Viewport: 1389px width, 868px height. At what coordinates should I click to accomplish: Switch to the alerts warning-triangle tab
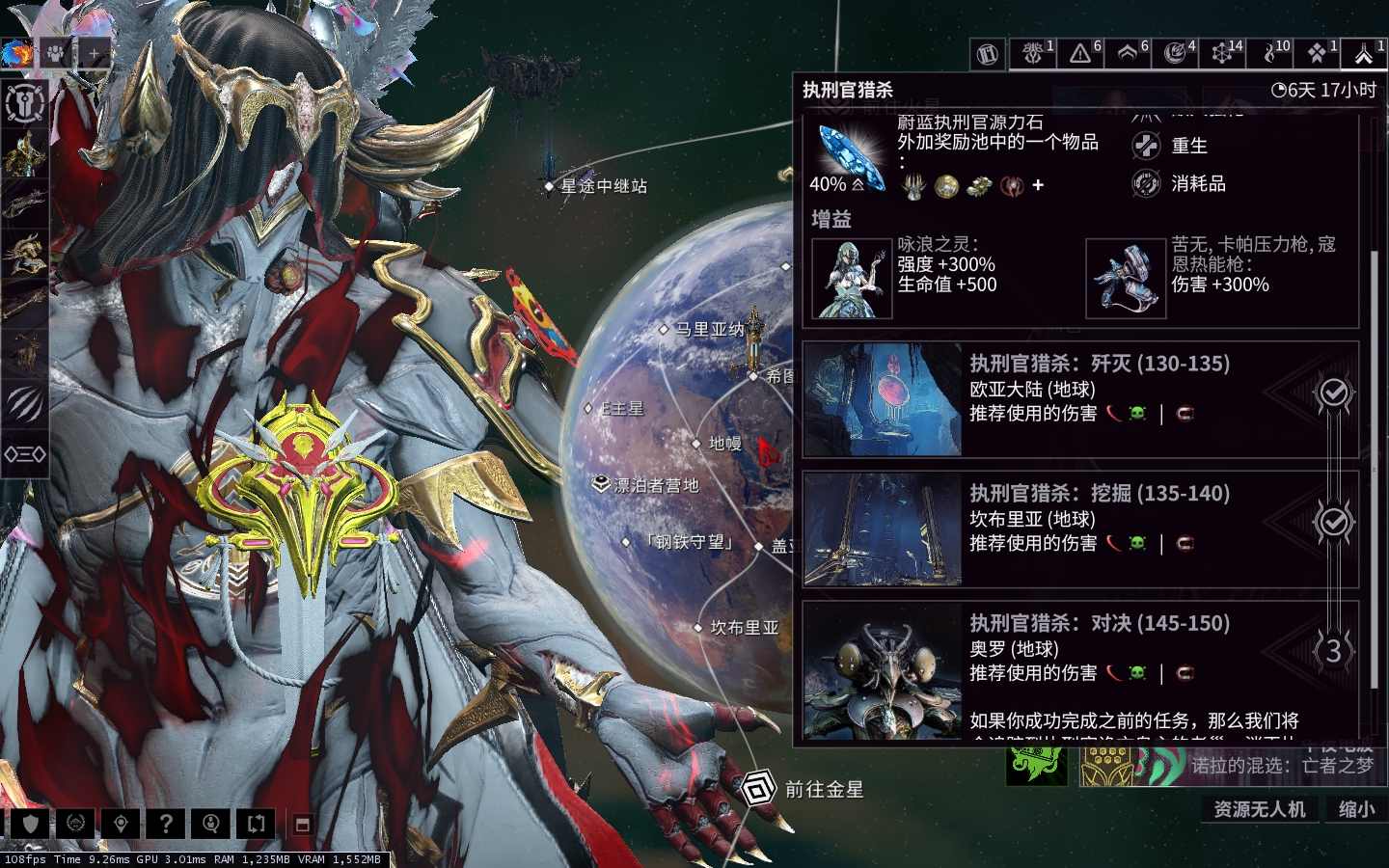coord(1081,54)
